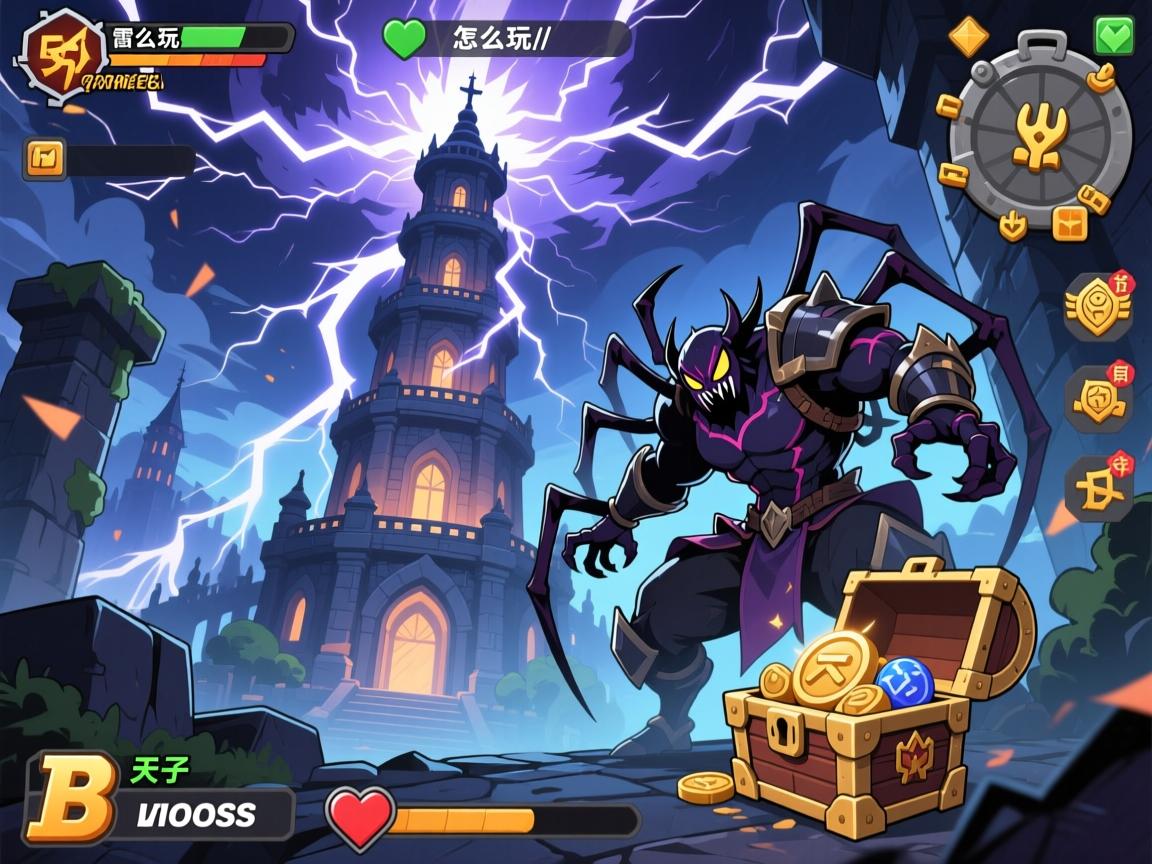Select the winged eye emblem button
This screenshot has width=1152, height=864.
click(x=1096, y=306)
